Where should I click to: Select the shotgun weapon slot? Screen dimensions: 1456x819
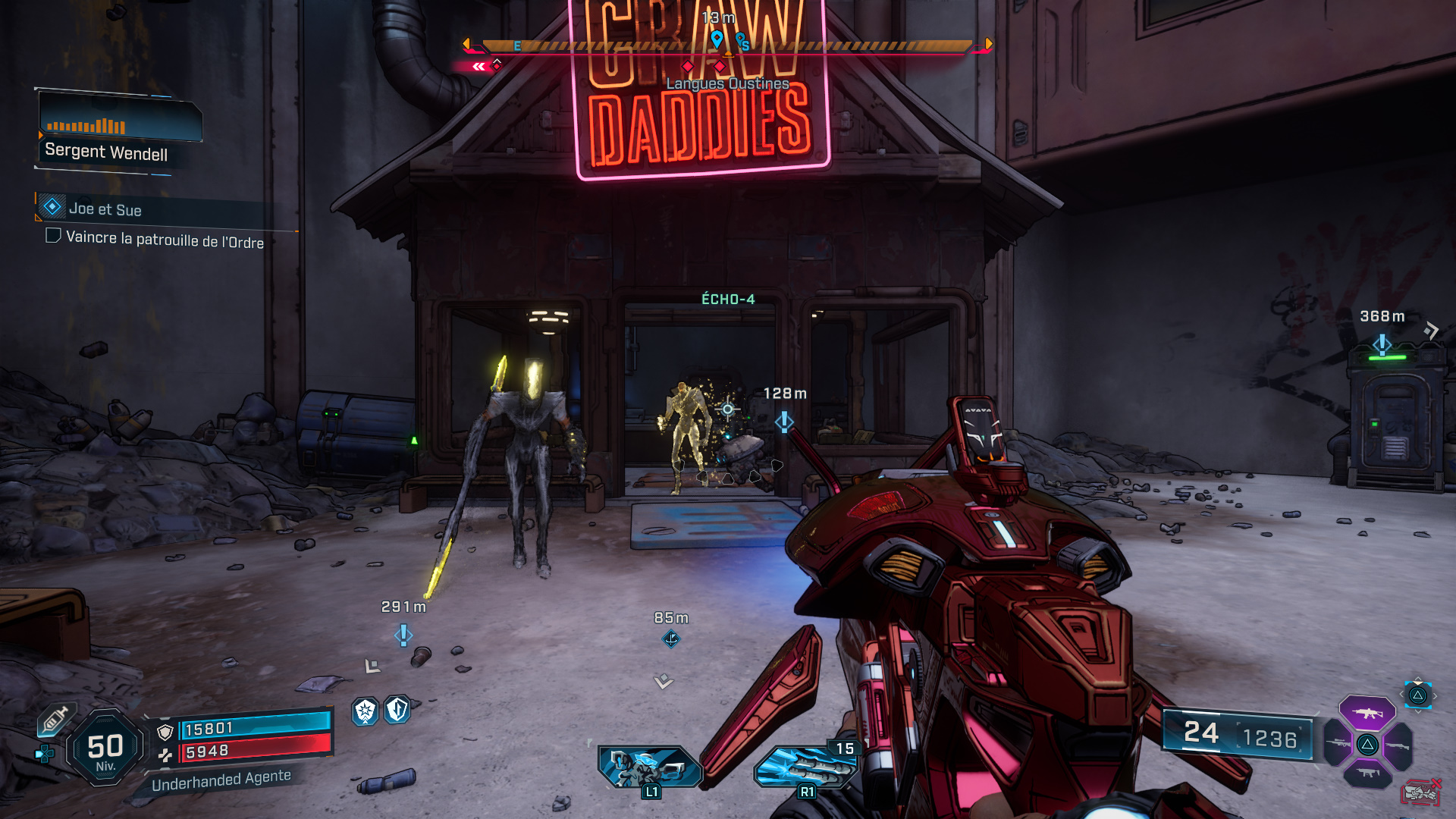click(1398, 745)
